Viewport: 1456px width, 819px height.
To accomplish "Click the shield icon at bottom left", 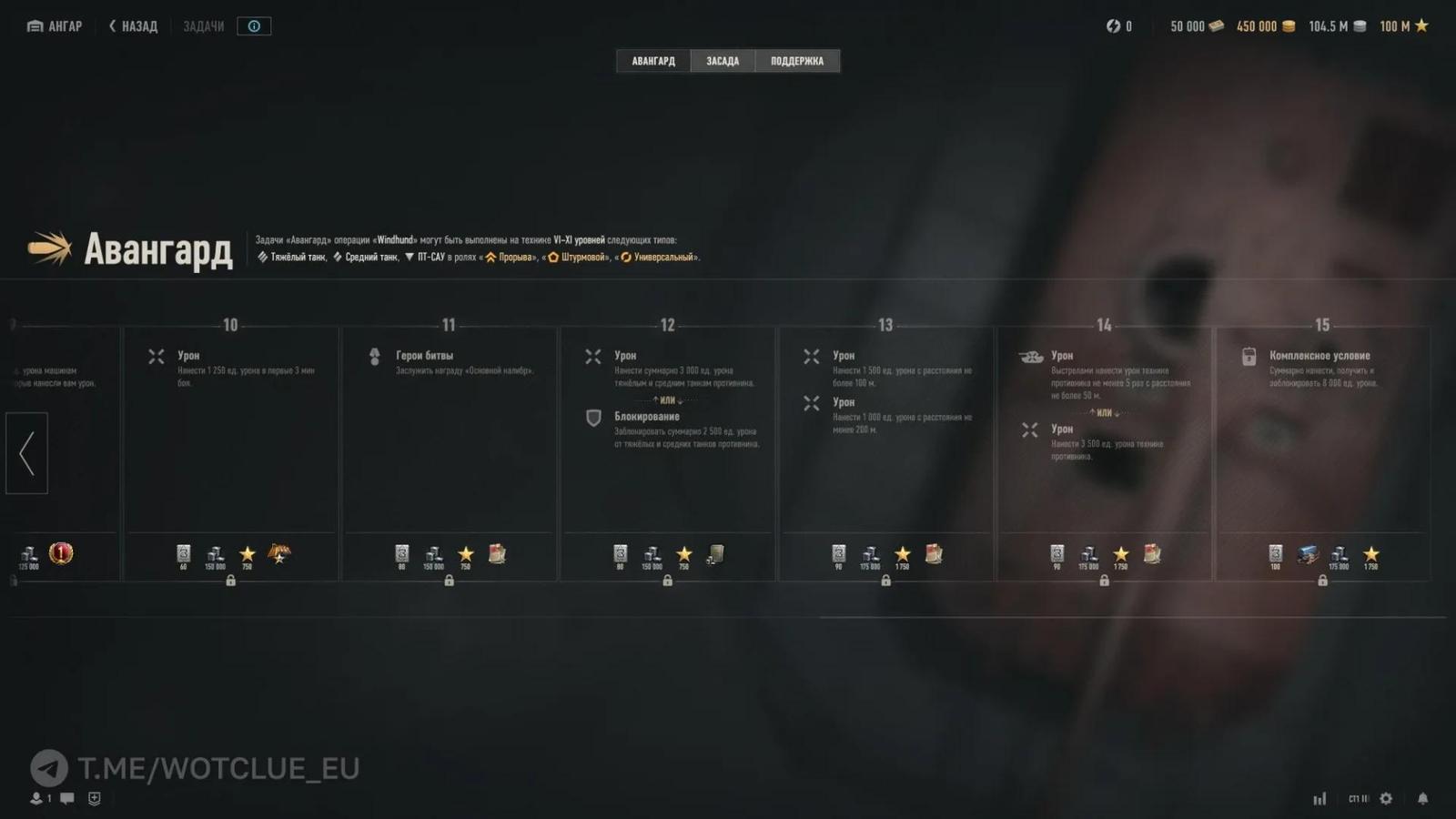I will [92, 799].
